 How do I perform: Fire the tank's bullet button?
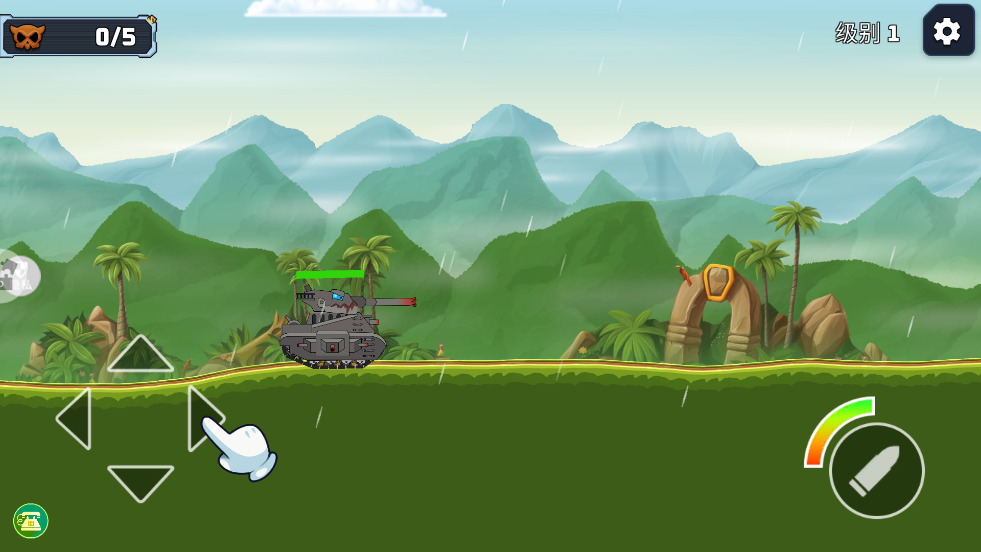877,470
